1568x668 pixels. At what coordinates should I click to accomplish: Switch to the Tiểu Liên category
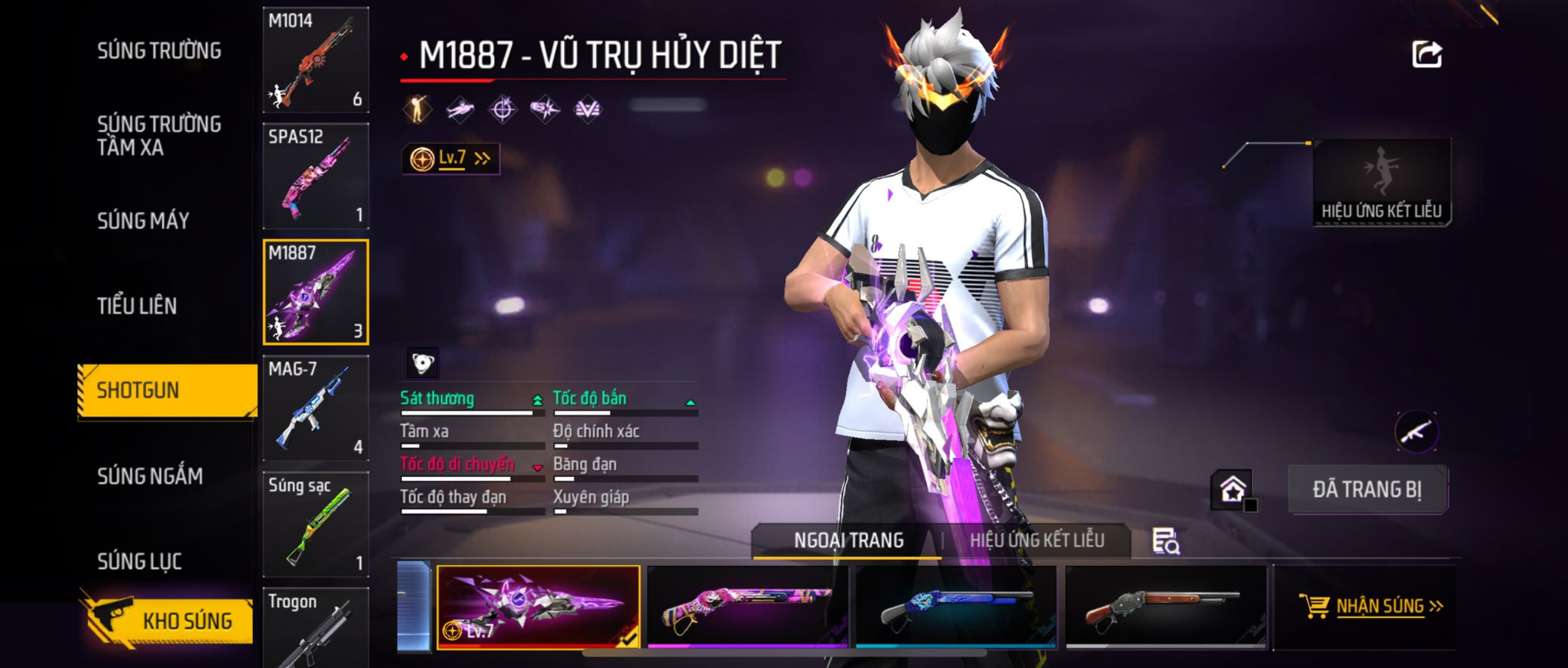tap(137, 305)
